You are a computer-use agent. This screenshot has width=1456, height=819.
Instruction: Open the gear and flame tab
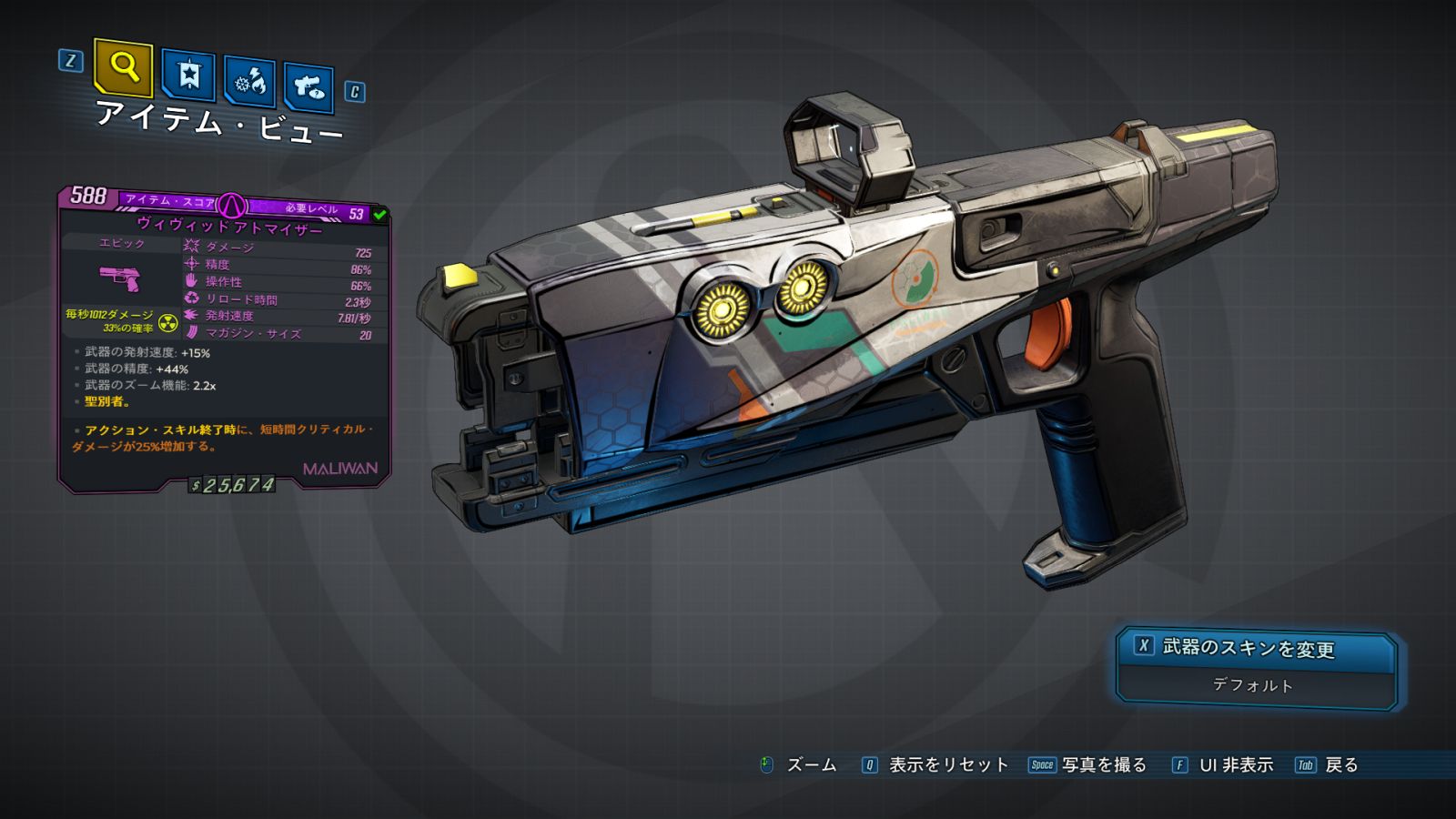click(250, 83)
